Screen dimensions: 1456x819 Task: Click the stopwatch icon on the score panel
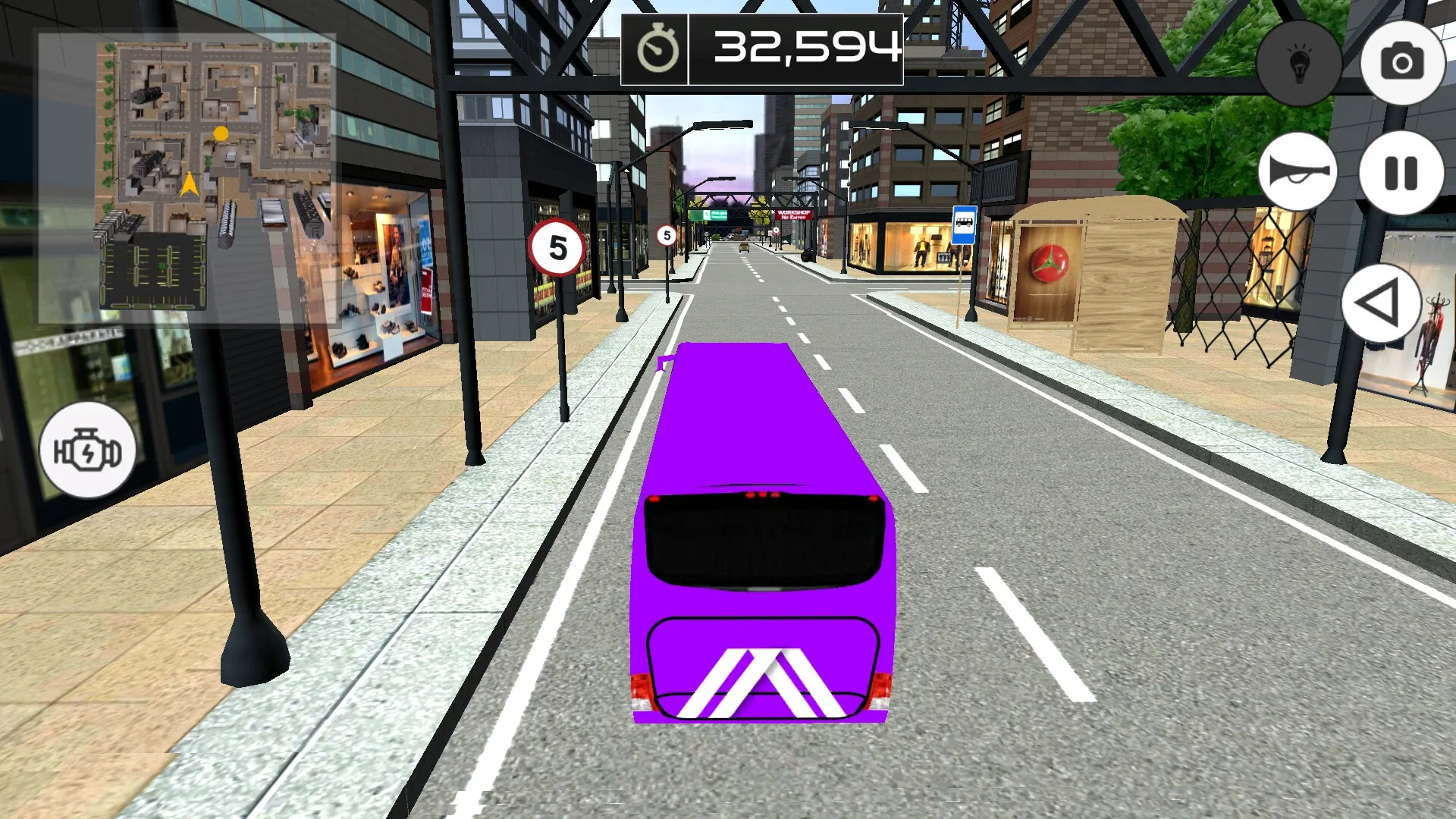[x=659, y=49]
